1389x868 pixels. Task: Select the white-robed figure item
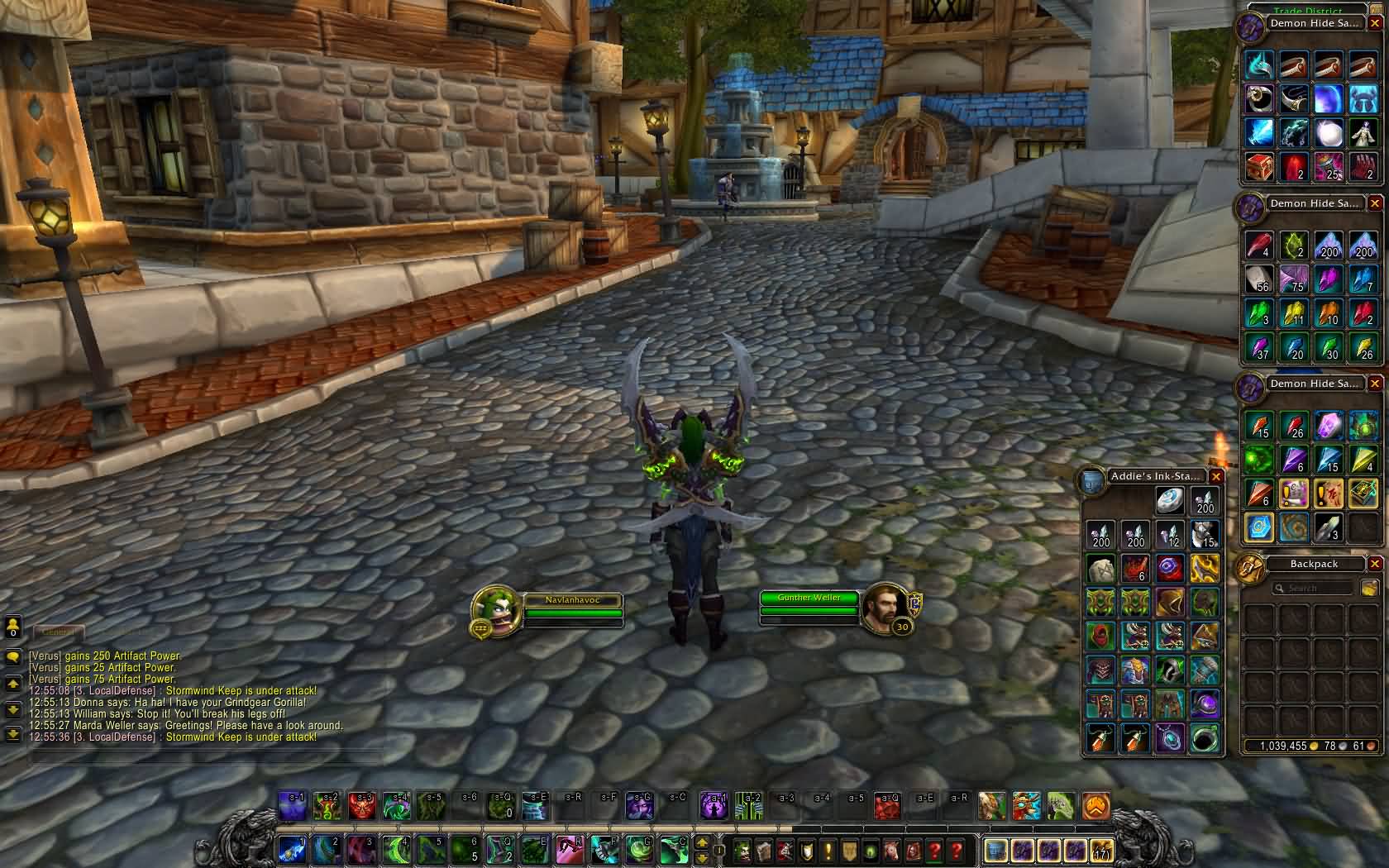[1363, 132]
